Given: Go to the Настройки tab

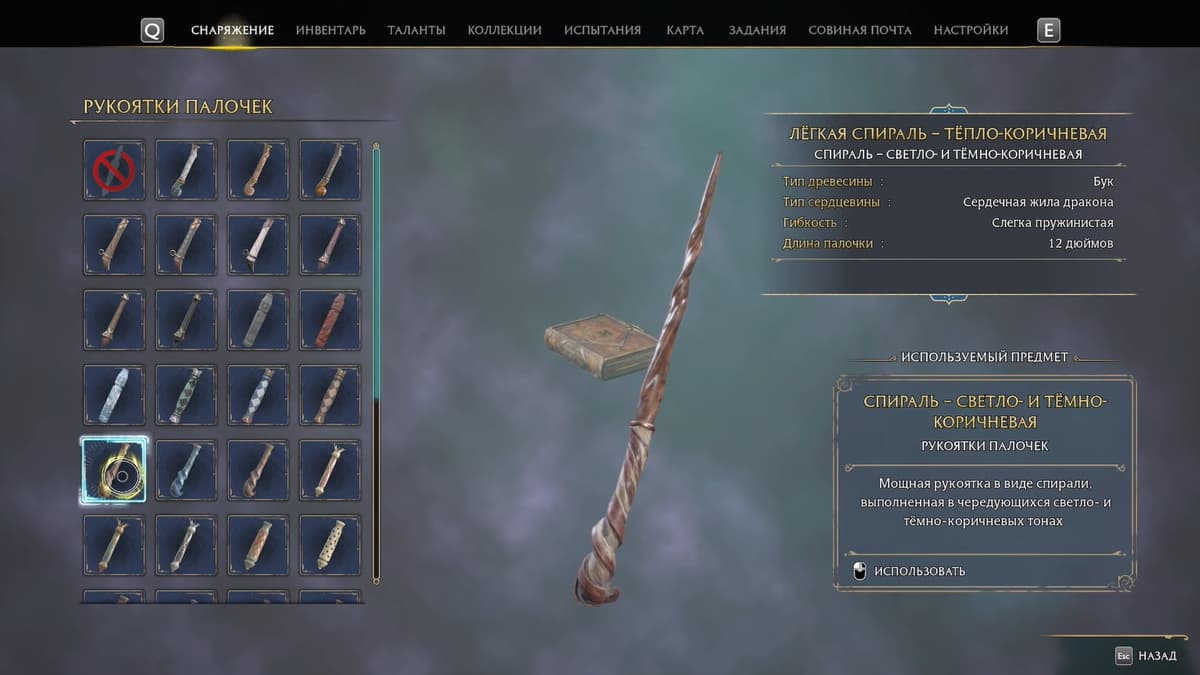Looking at the screenshot, I should 970,30.
